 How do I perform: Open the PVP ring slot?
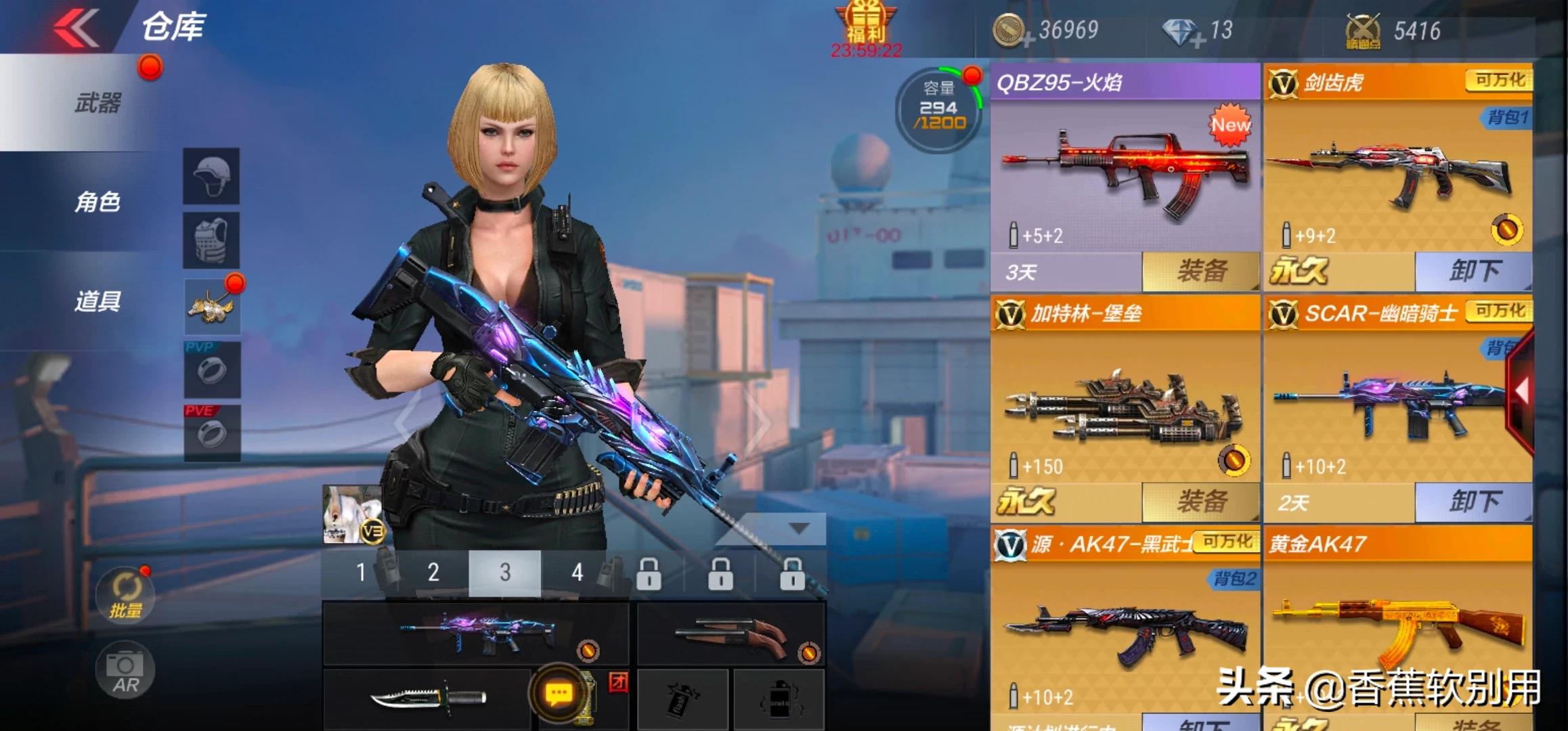pyautogui.click(x=212, y=370)
